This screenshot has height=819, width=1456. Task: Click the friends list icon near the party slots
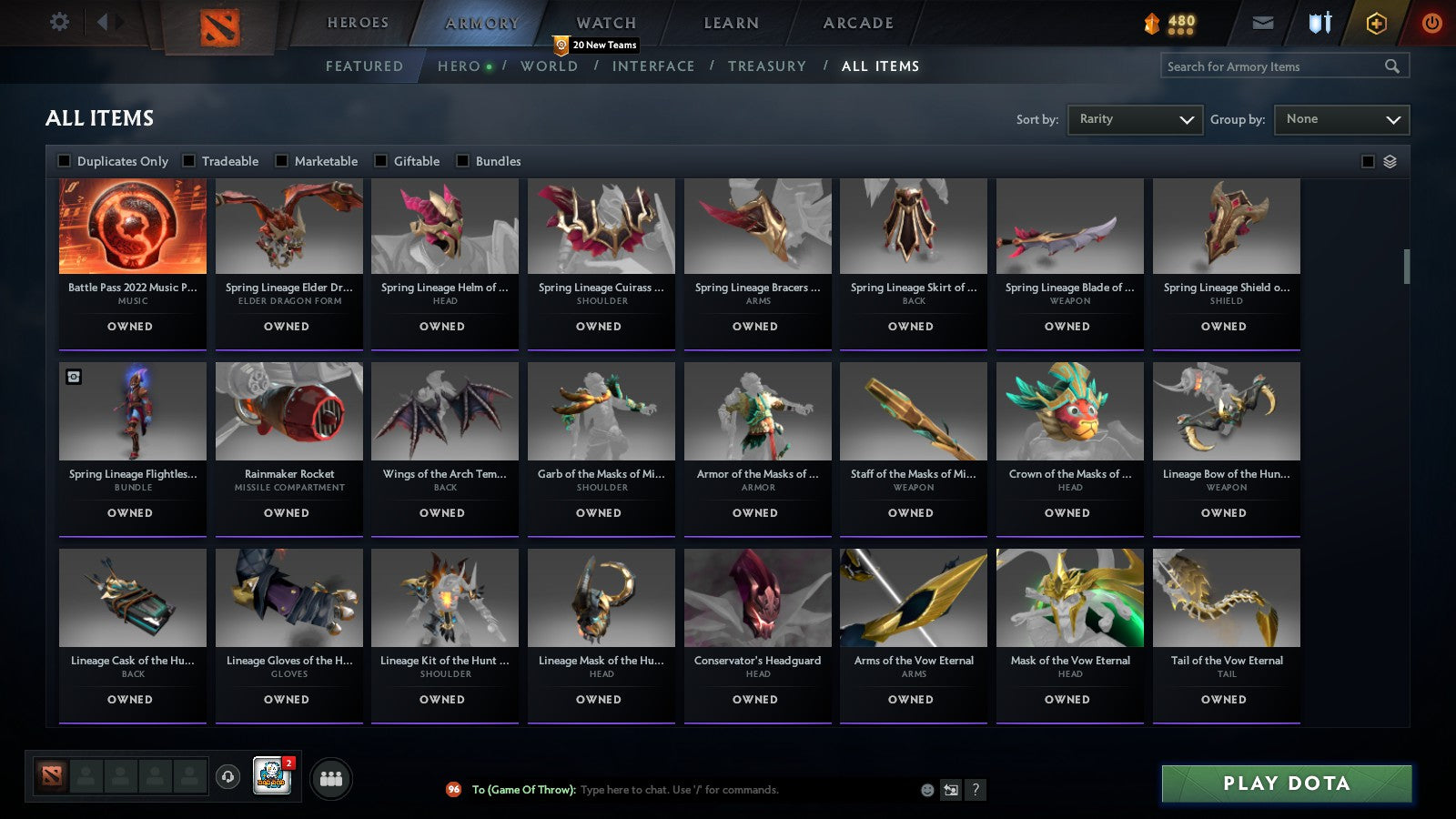[332, 778]
